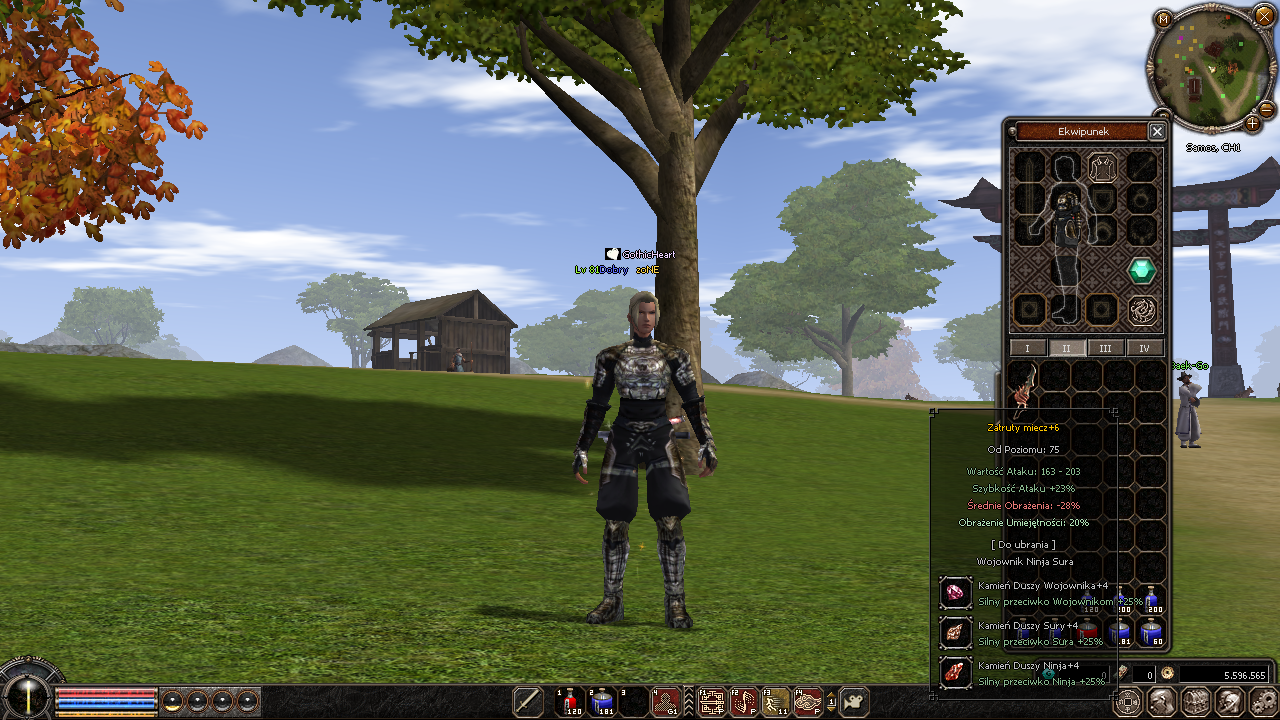Screen dimensions: 1280x720
Task: Toggle the camera mode button
Action: click(x=854, y=702)
